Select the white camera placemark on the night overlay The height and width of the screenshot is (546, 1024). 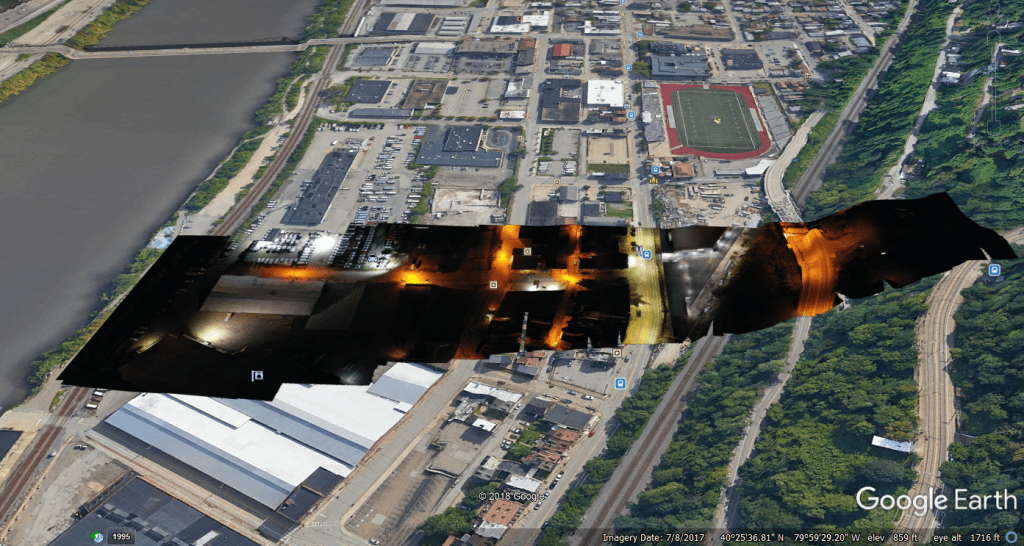257,375
